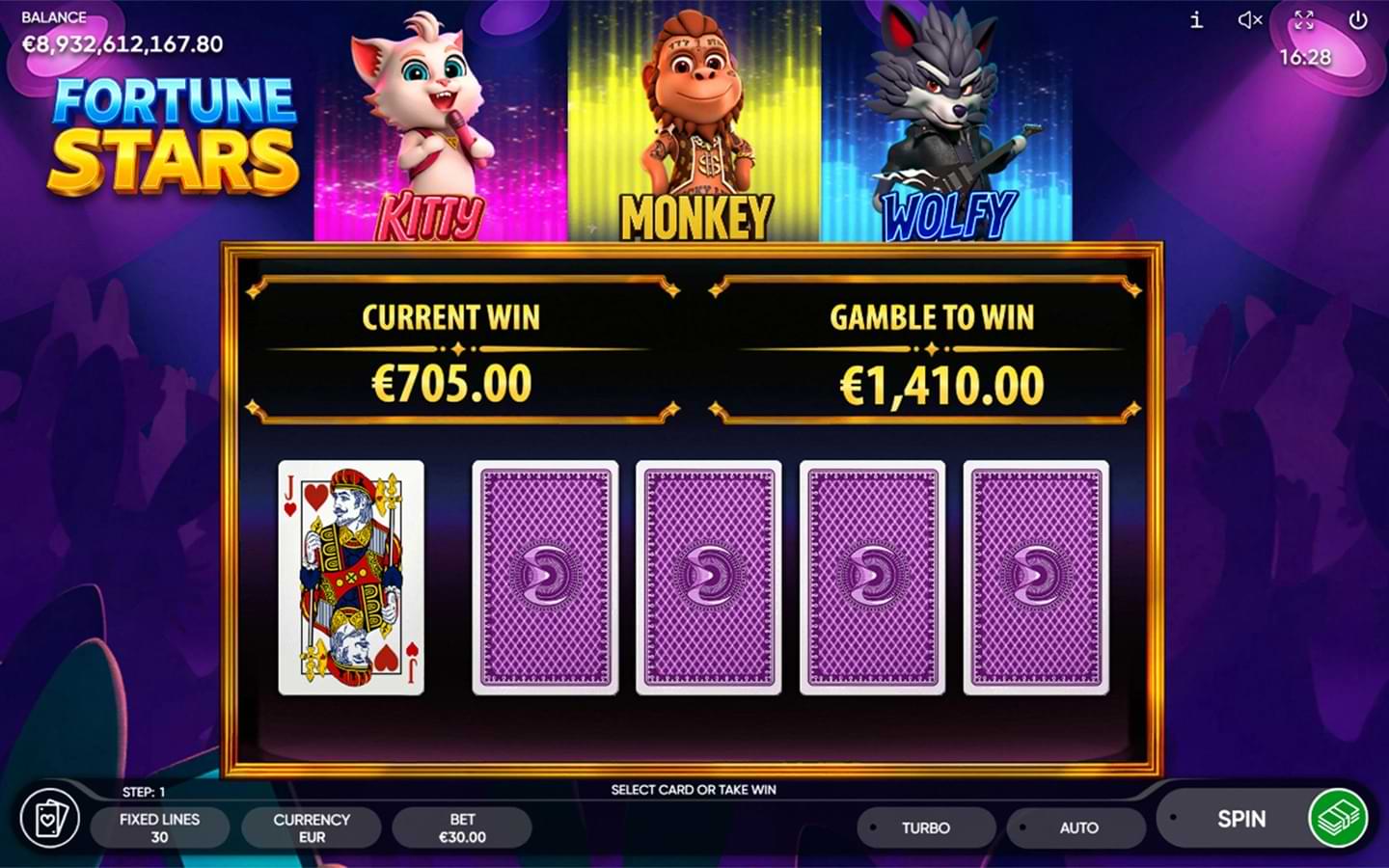Enable Turbo mode
Image resolution: width=1389 pixels, height=868 pixels.
pyautogui.click(x=926, y=827)
